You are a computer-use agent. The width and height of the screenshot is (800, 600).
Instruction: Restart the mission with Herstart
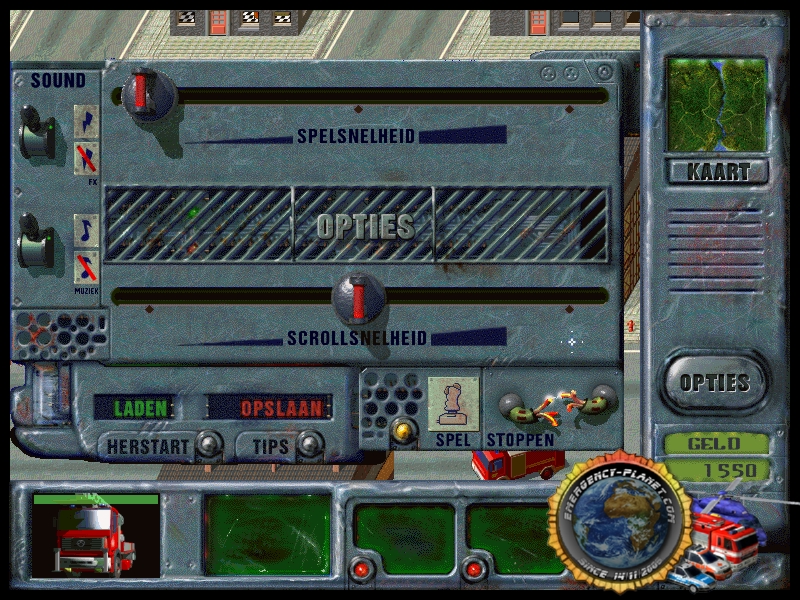coord(149,446)
